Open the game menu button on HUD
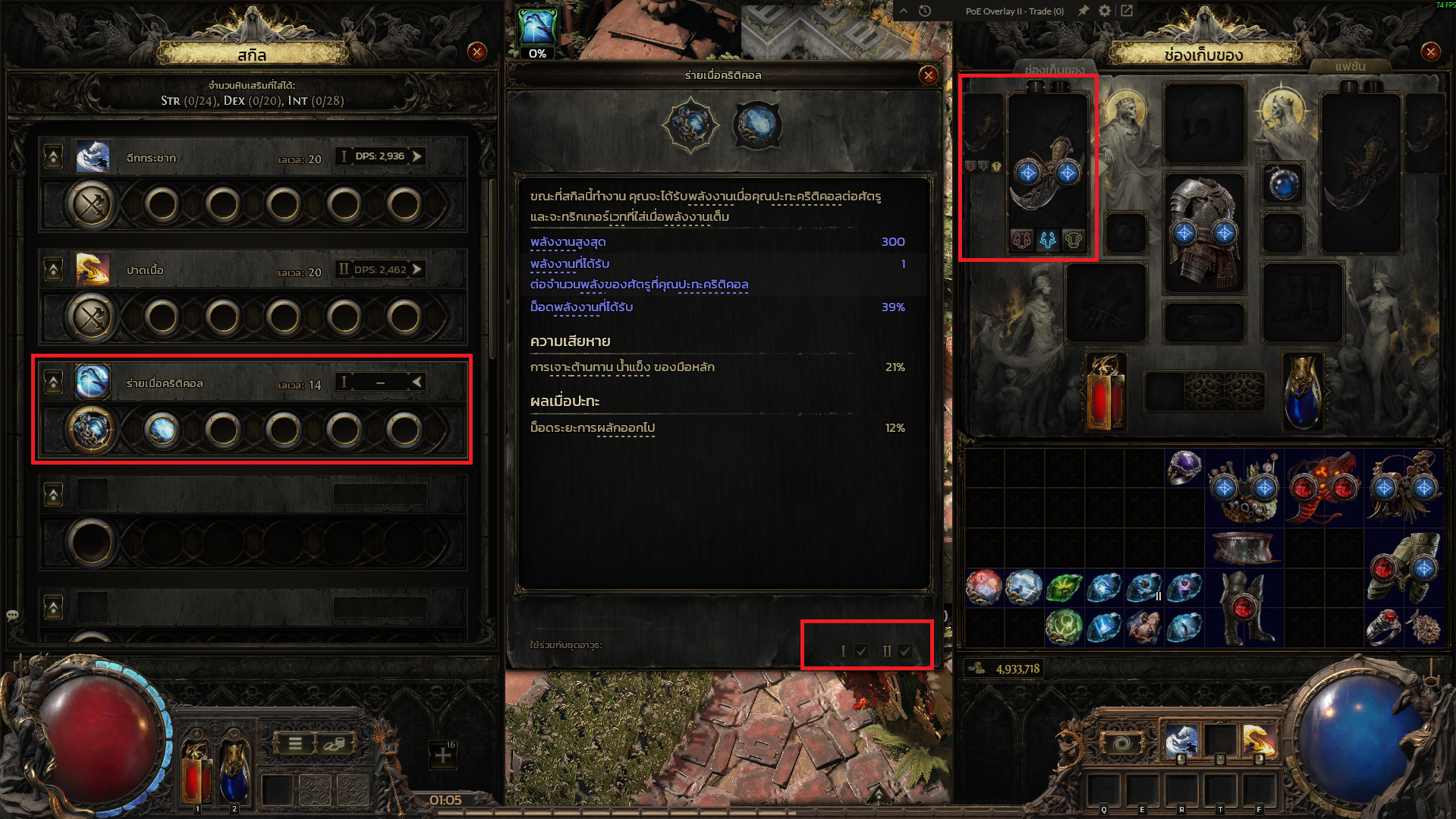 295,744
